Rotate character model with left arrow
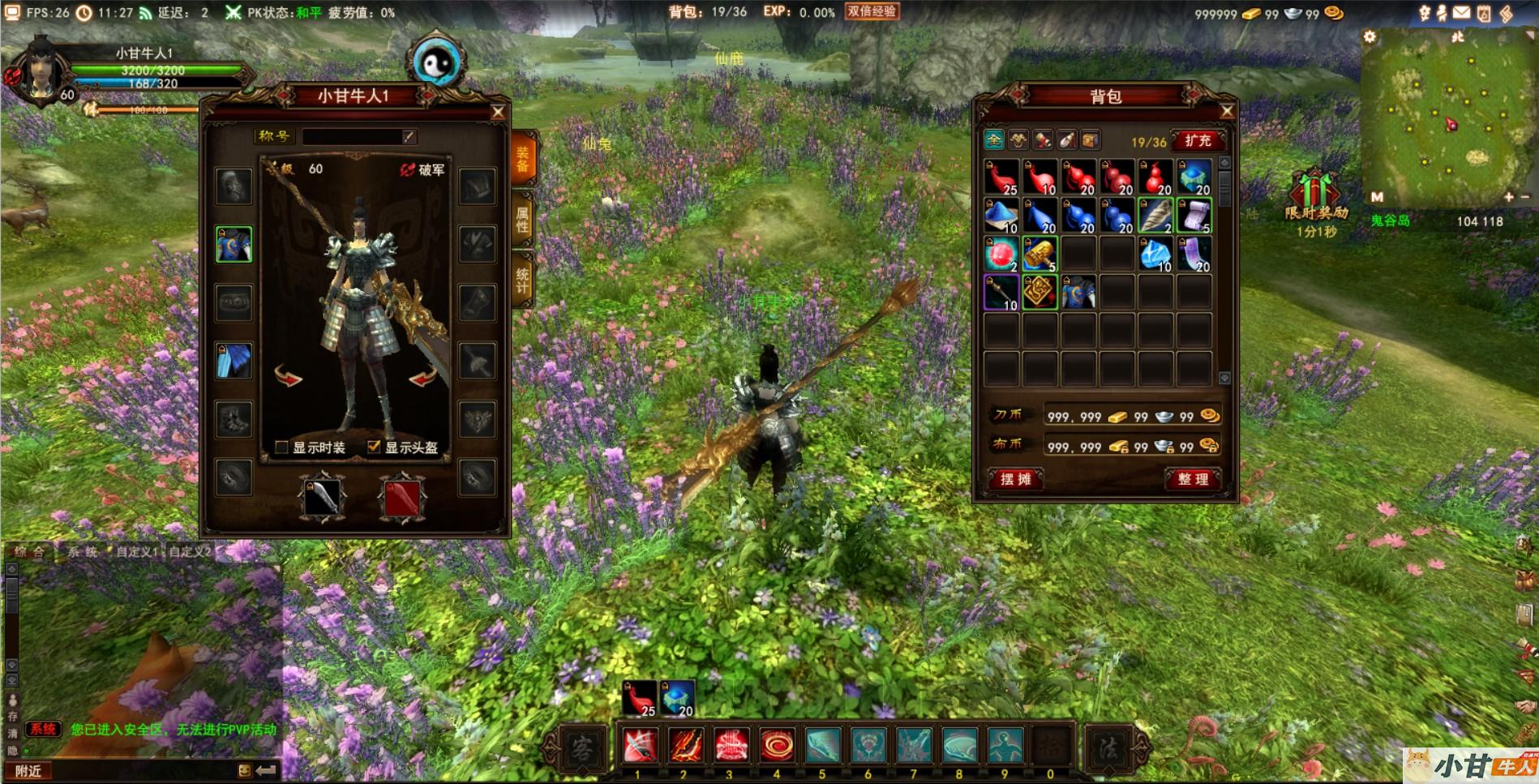The height and width of the screenshot is (784, 1539). pos(288,377)
